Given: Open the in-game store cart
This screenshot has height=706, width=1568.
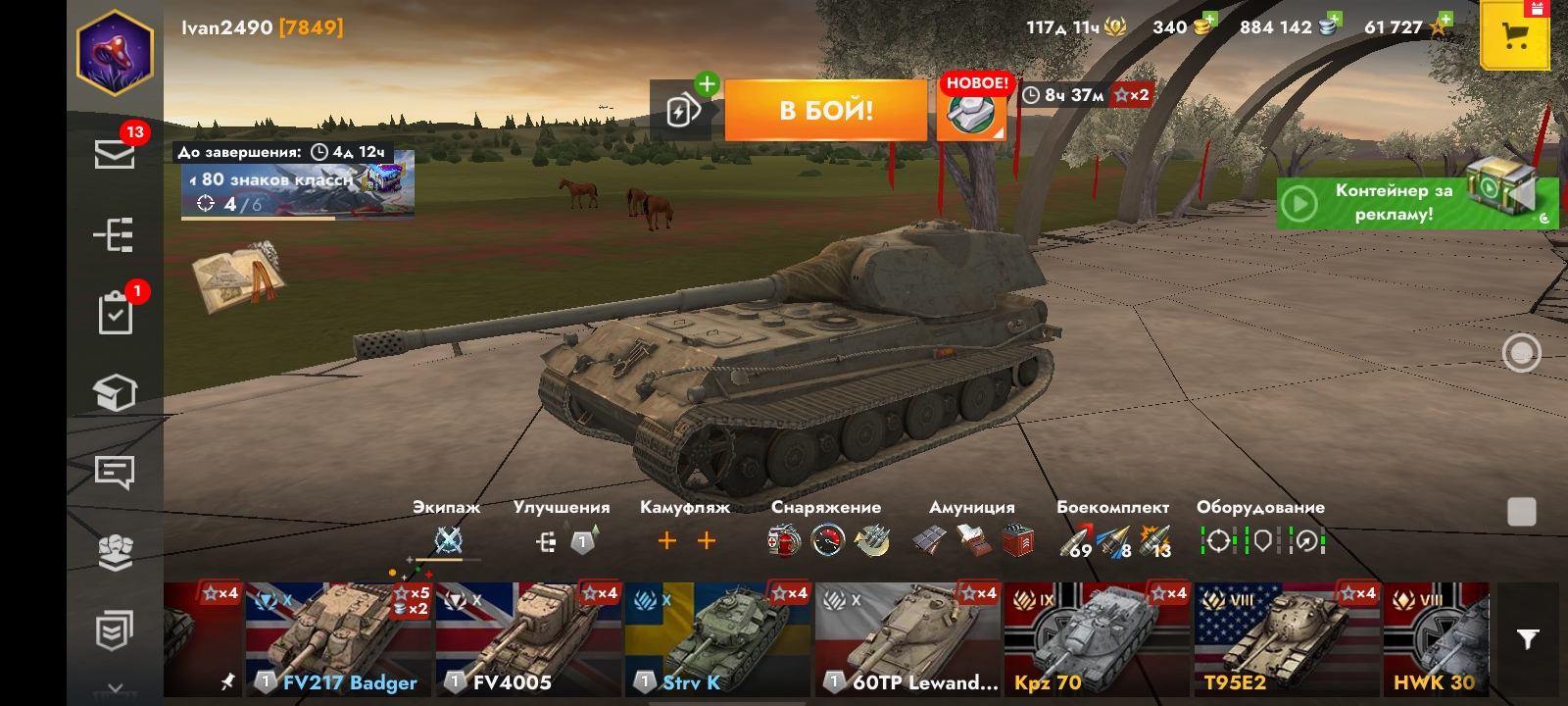Looking at the screenshot, I should pyautogui.click(x=1515, y=35).
